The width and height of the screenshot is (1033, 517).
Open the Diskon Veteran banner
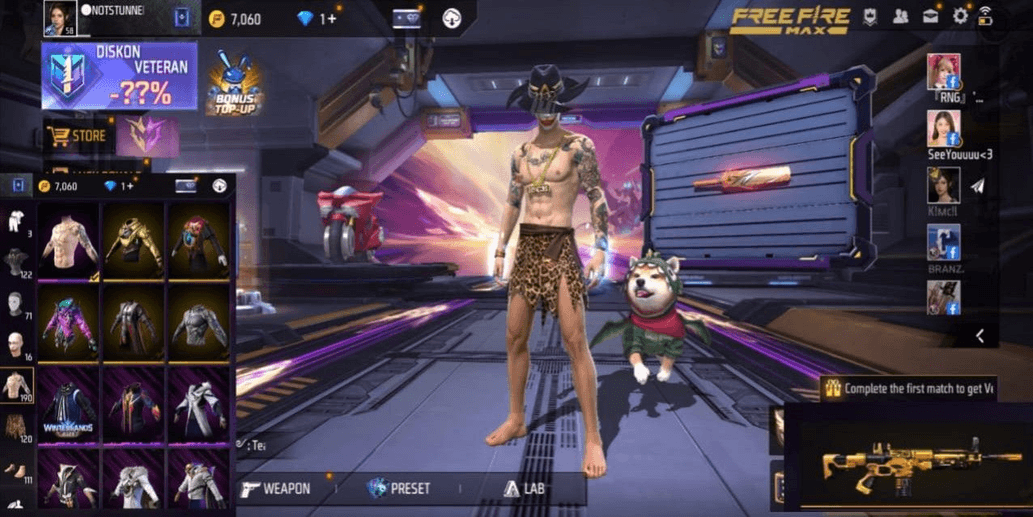click(x=119, y=75)
